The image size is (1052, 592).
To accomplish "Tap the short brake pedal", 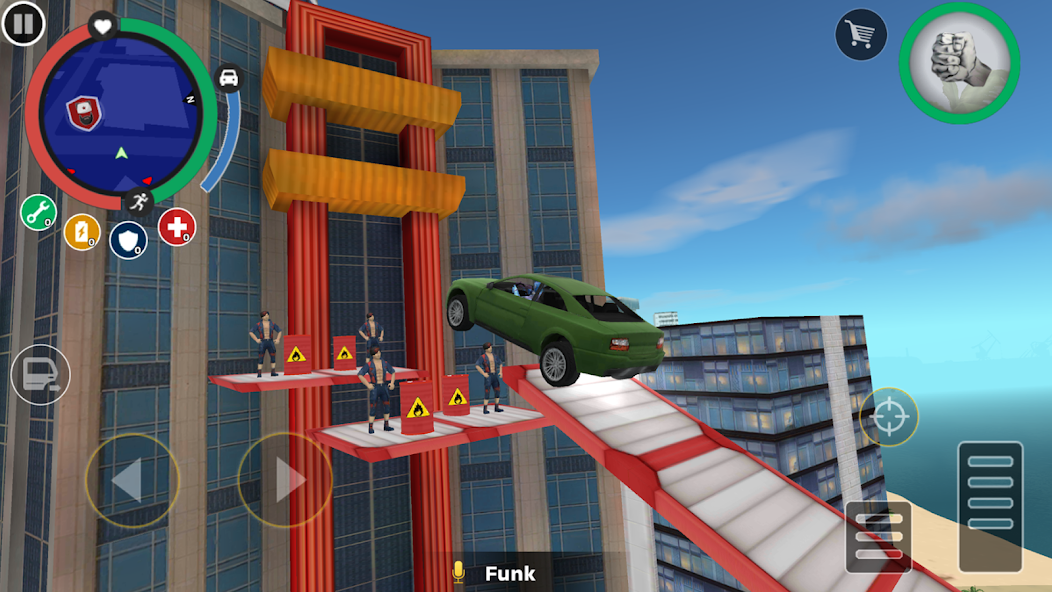I will click(878, 537).
